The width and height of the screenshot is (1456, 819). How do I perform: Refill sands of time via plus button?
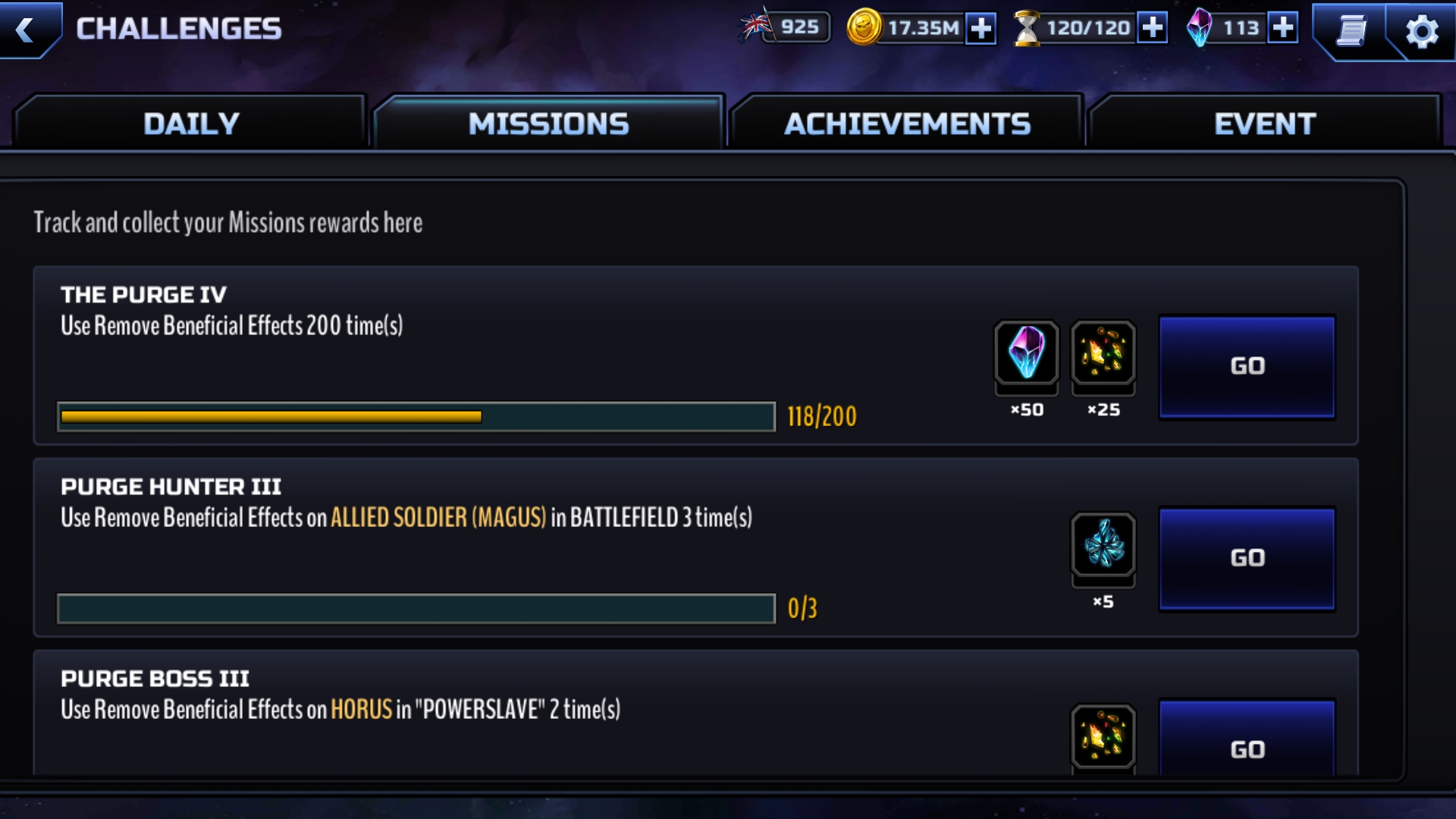pos(1152,28)
